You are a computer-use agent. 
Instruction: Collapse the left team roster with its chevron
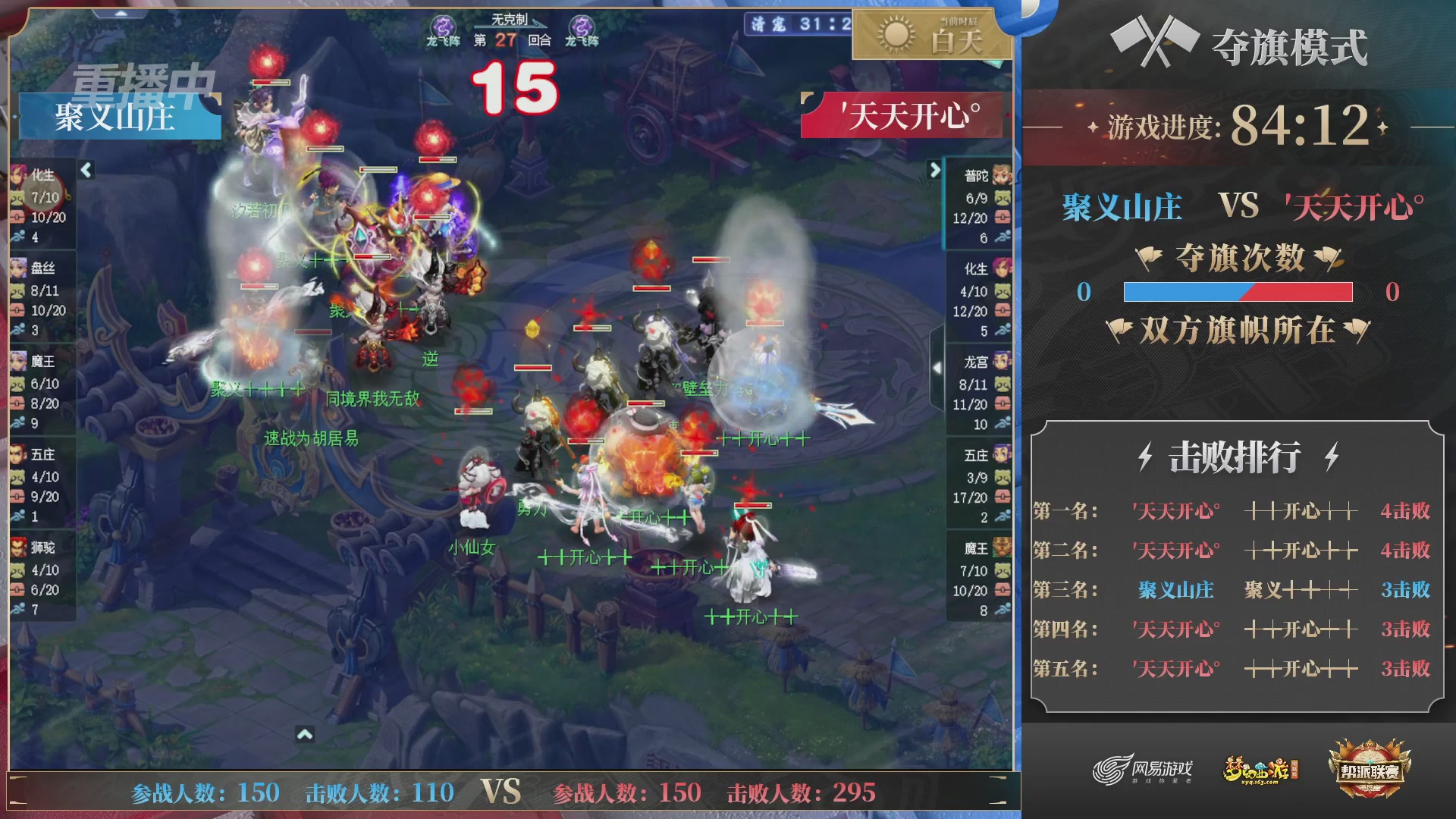coord(84,170)
